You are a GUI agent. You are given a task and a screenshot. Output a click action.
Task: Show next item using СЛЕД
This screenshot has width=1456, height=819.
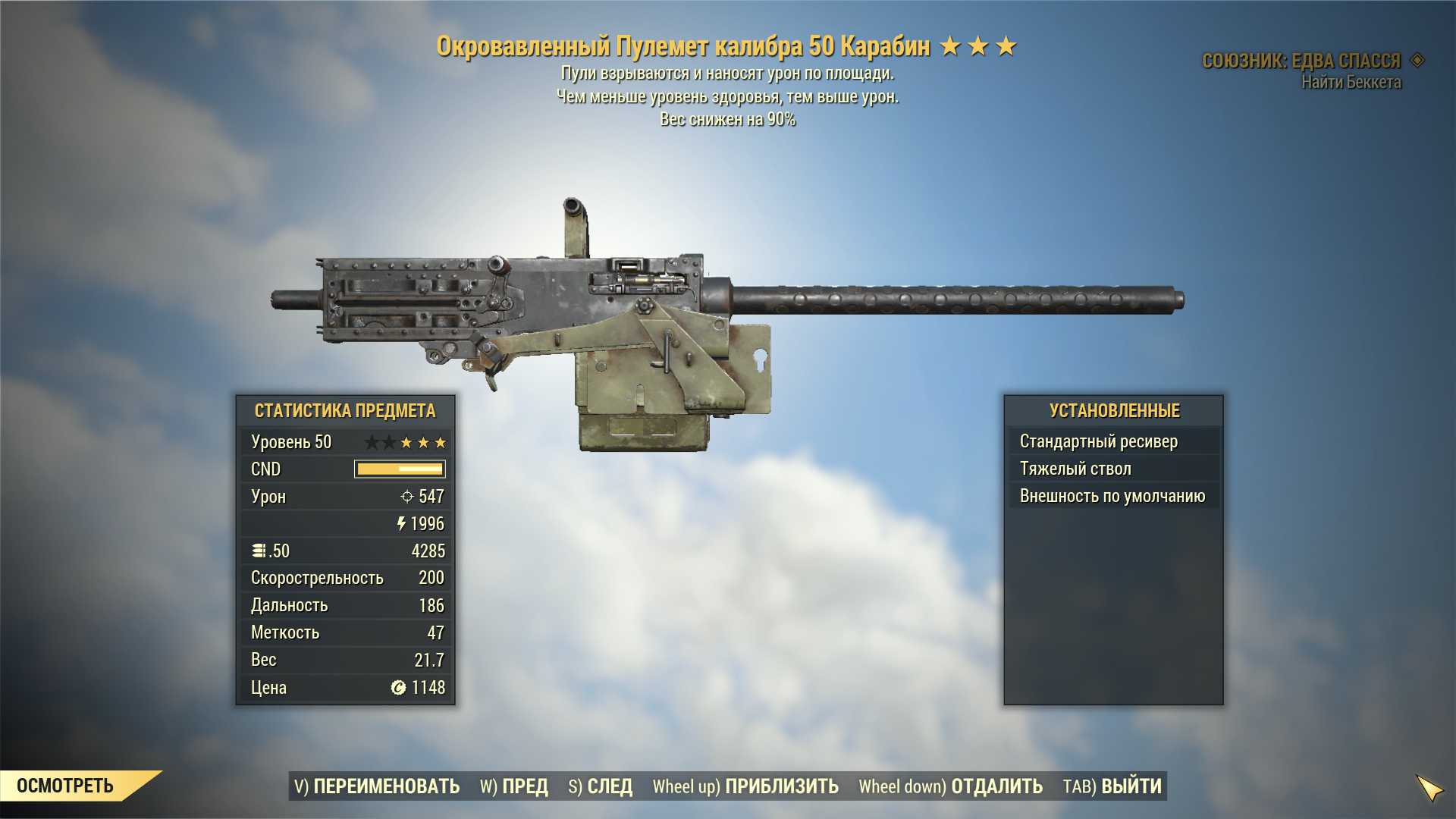[601, 786]
